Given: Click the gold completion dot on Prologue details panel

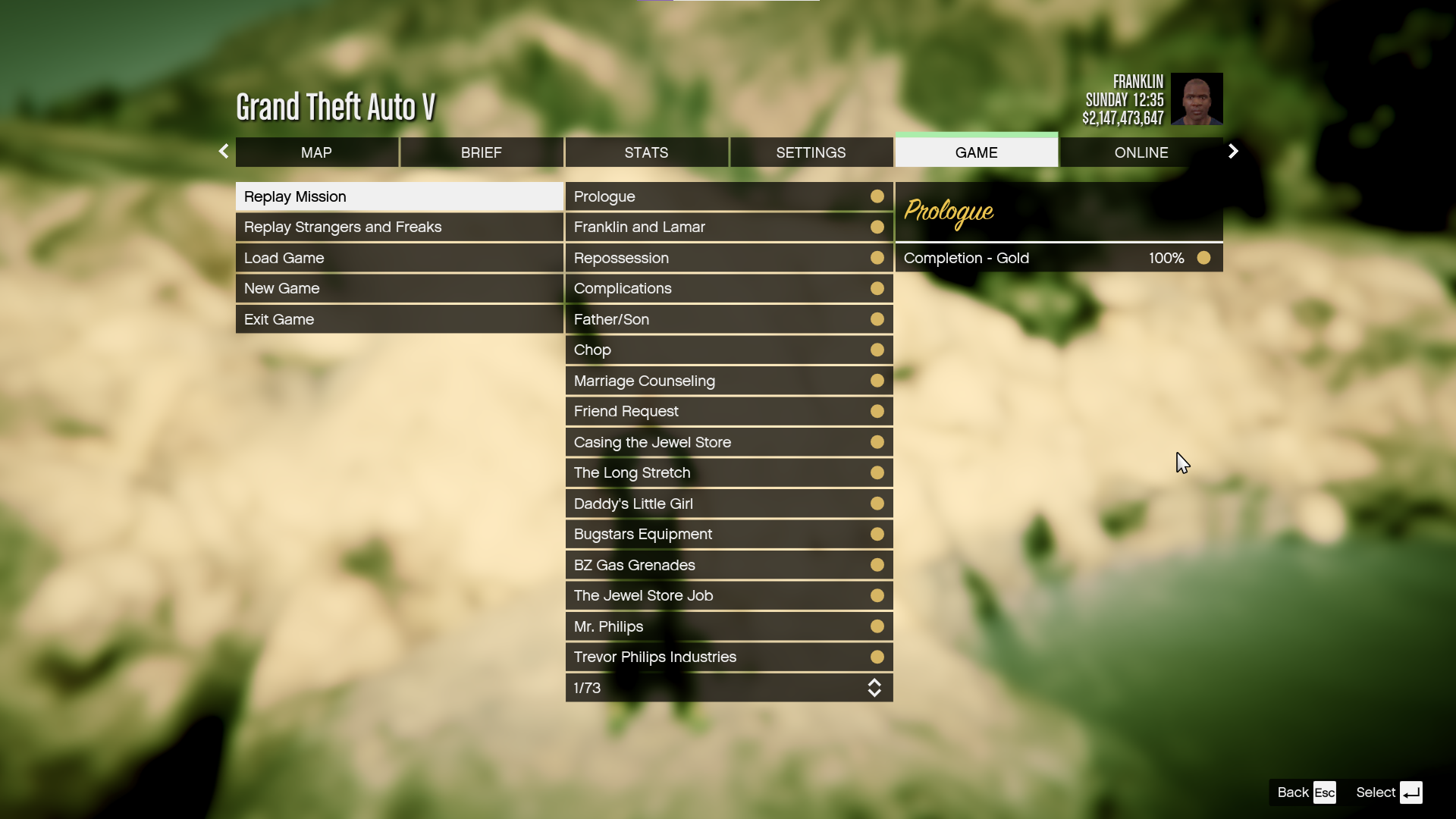Looking at the screenshot, I should [1203, 258].
